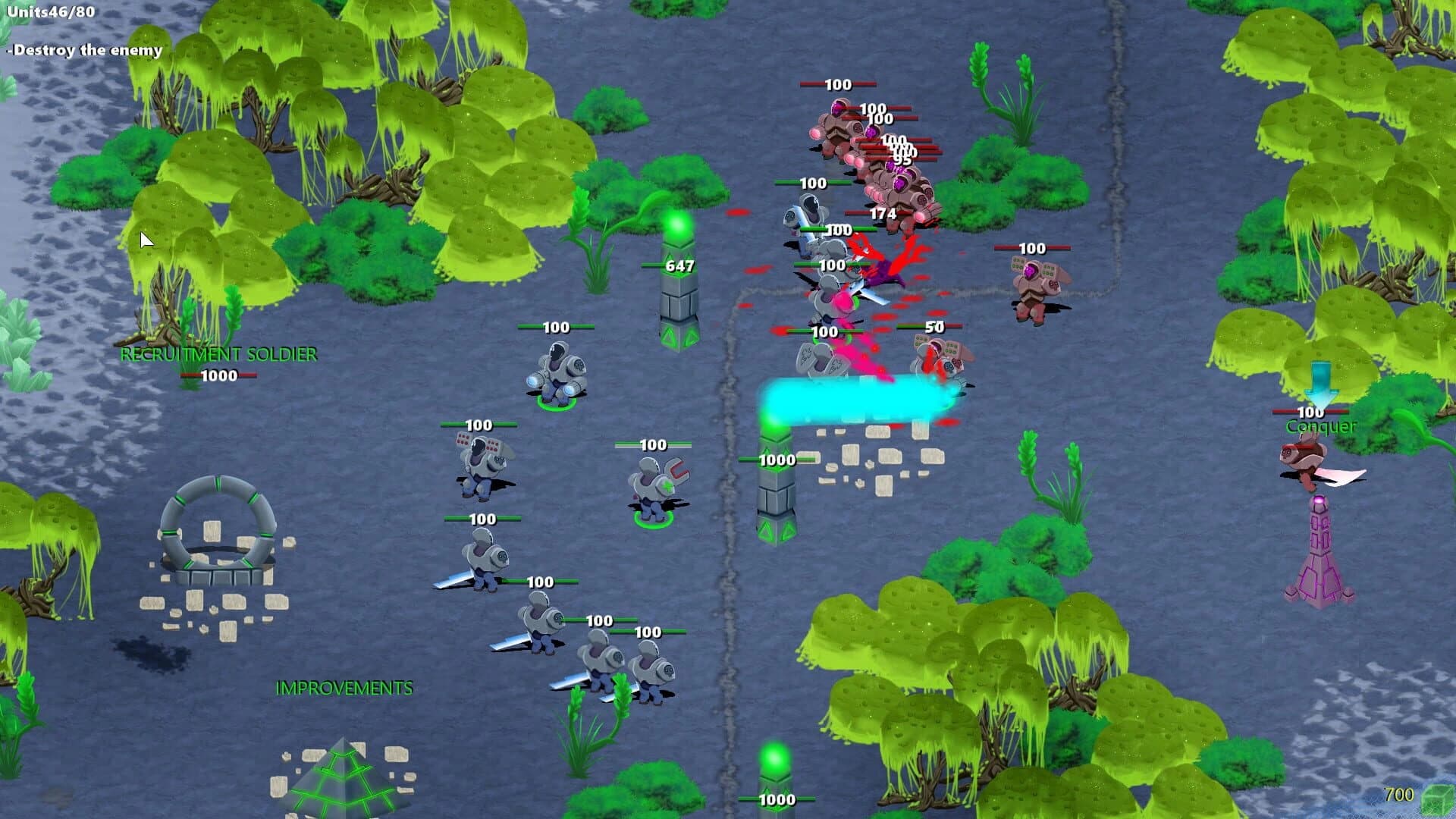Click the IMPROVEMENTS green label
Image resolution: width=1456 pixels, height=819 pixels.
tap(345, 689)
